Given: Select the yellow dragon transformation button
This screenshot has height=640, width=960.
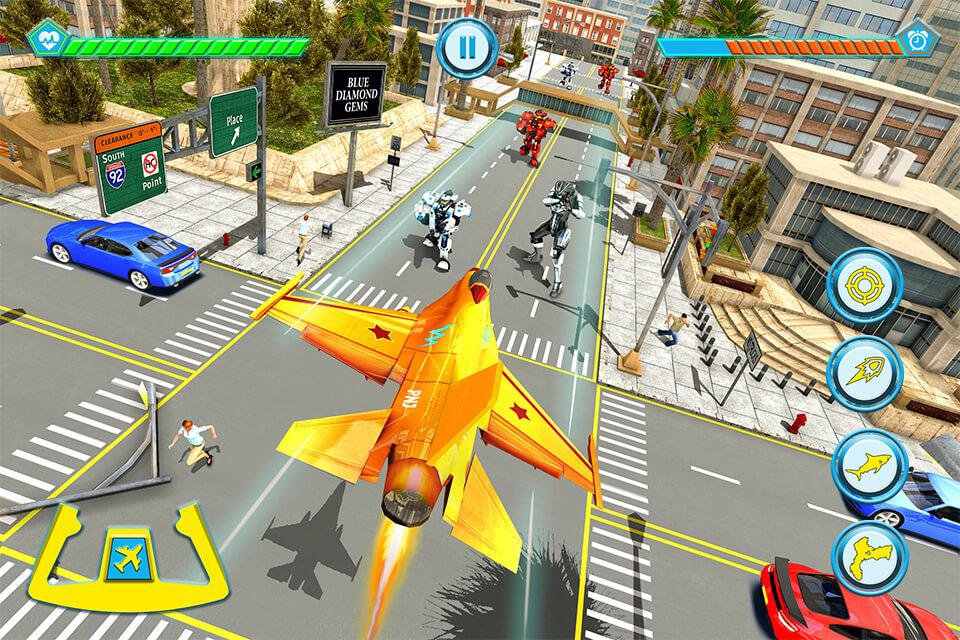Looking at the screenshot, I should (868, 557).
